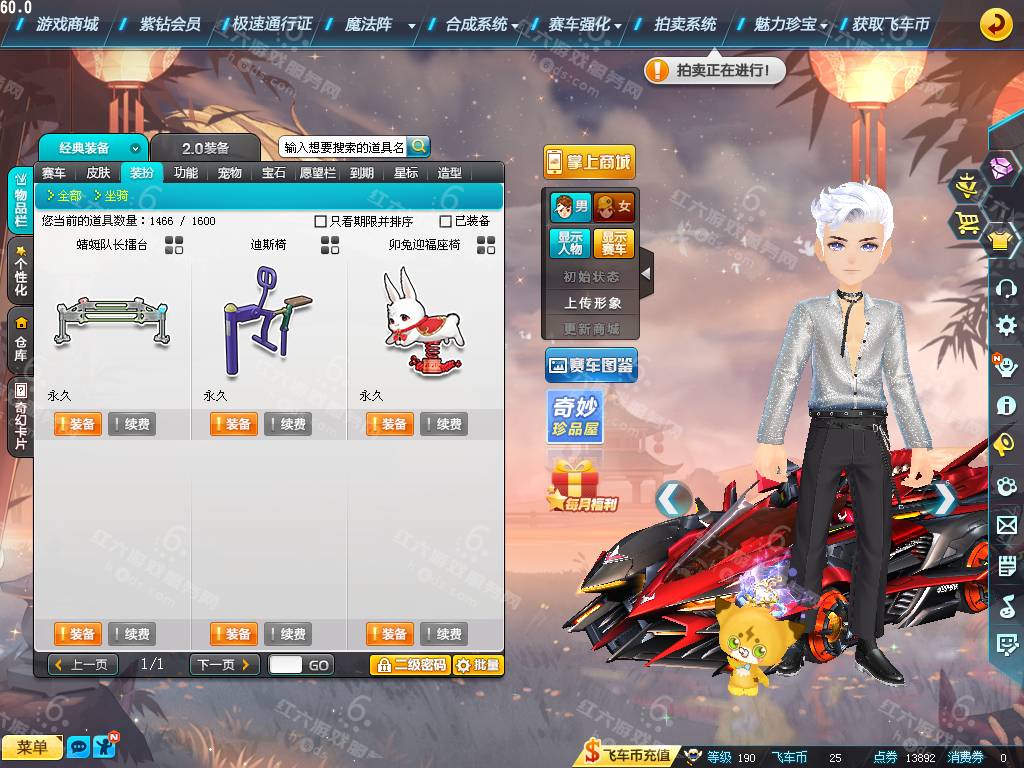1024x768 pixels.
Task: Click the item search input box
Action: click(x=343, y=147)
